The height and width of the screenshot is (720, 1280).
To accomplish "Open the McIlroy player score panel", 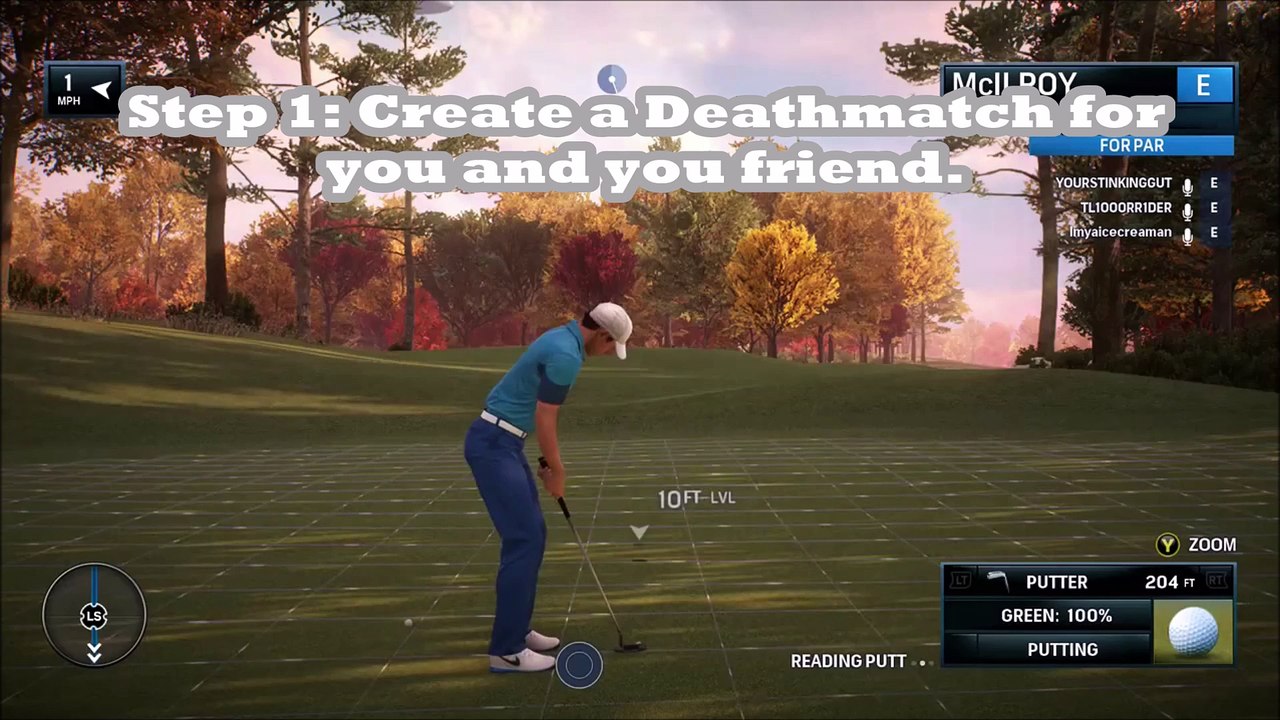I will [1088, 86].
